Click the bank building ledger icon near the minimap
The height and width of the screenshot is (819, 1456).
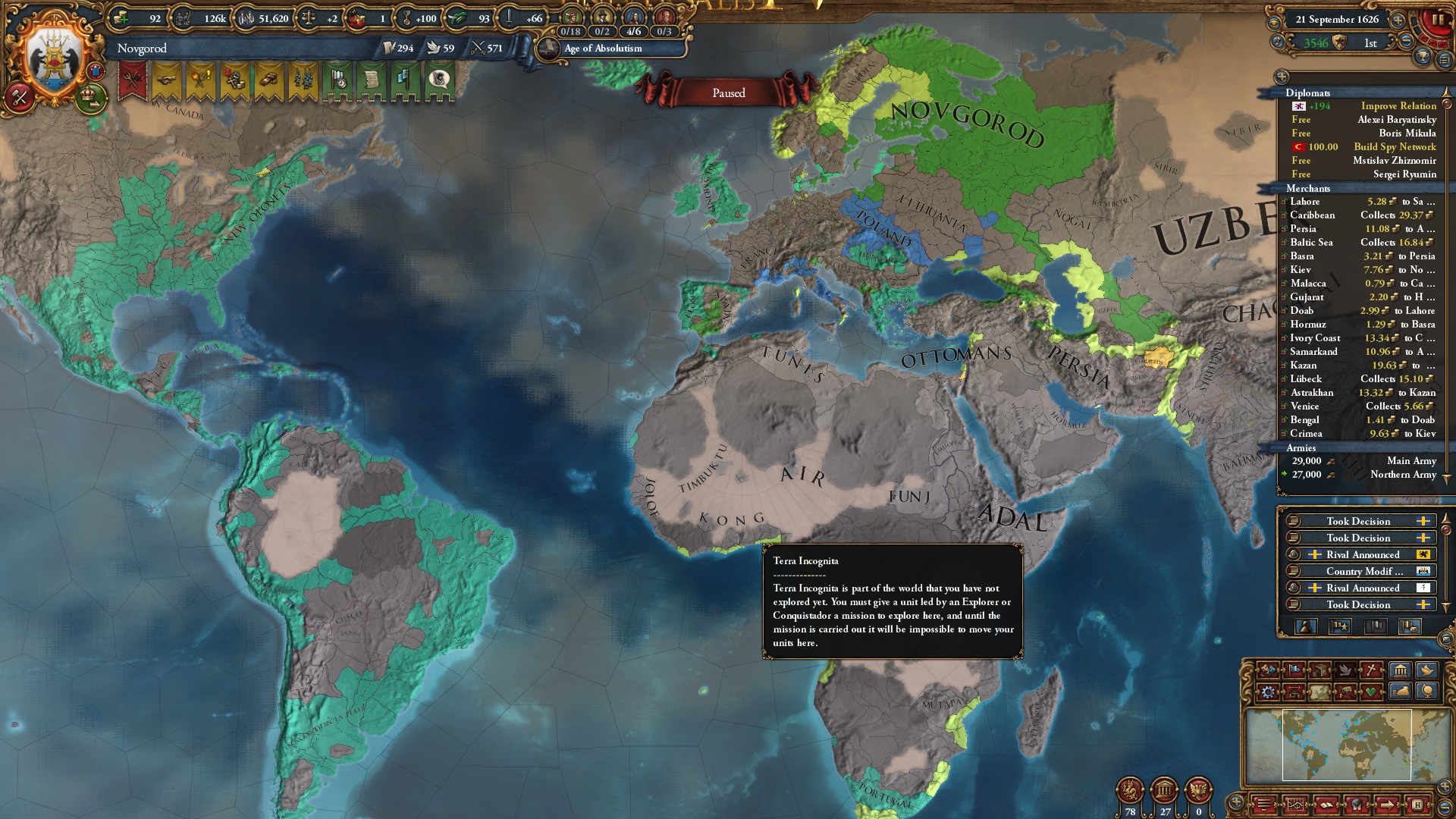[x=1399, y=671]
